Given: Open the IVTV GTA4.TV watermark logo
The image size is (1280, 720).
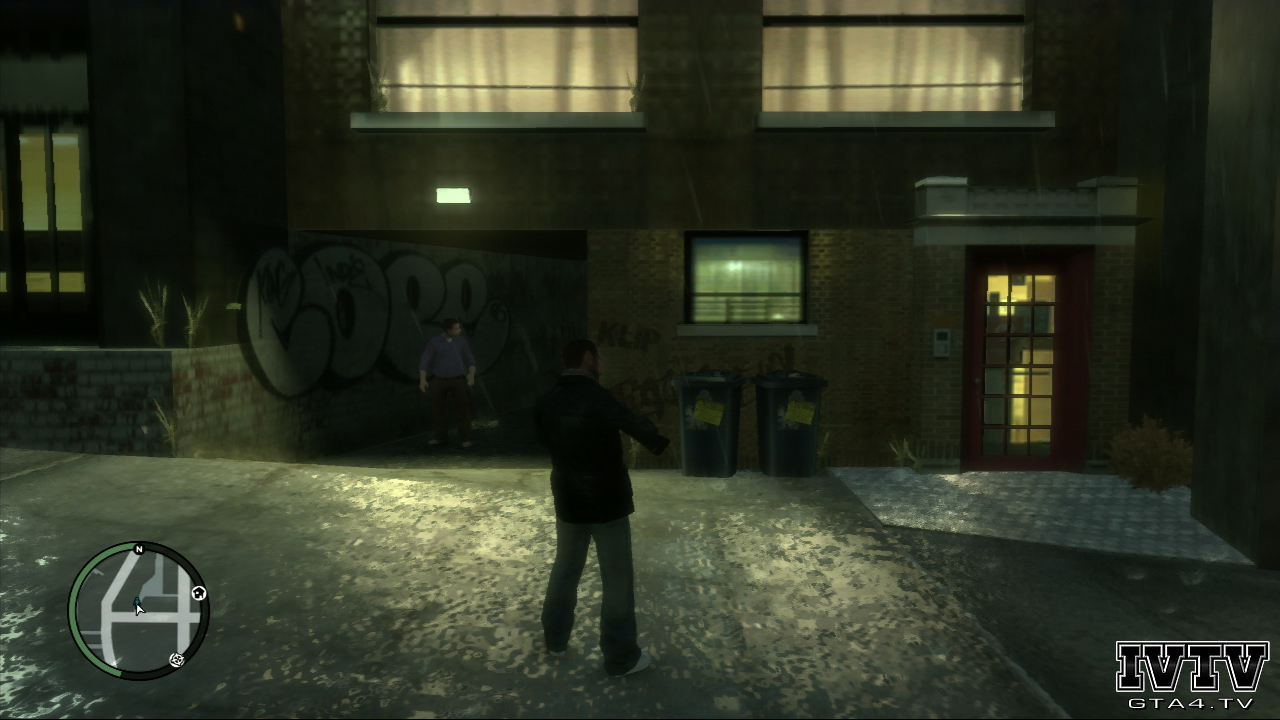Looking at the screenshot, I should pos(1191,675).
